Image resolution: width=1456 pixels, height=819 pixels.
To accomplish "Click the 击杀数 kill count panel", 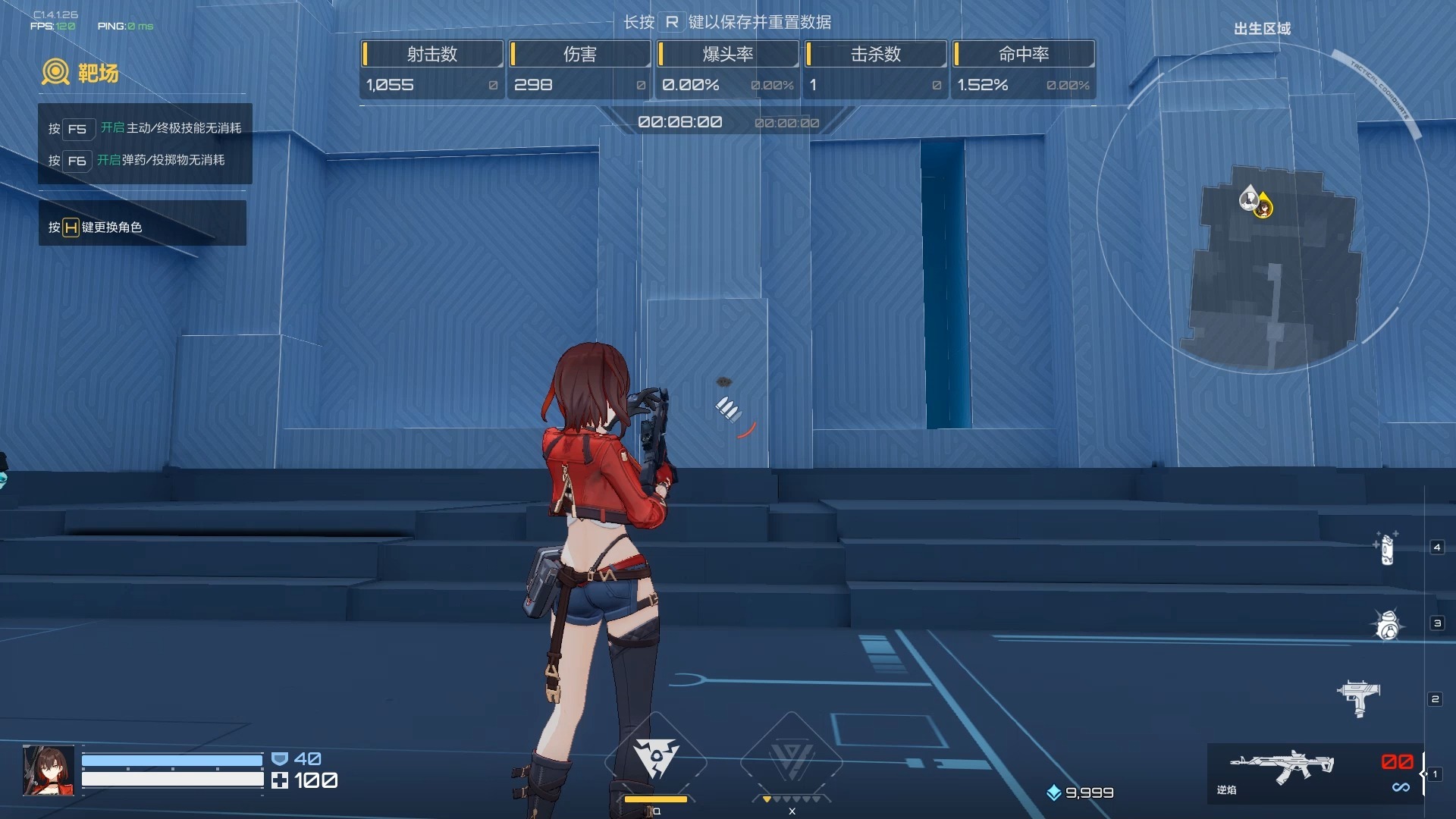I will point(875,70).
